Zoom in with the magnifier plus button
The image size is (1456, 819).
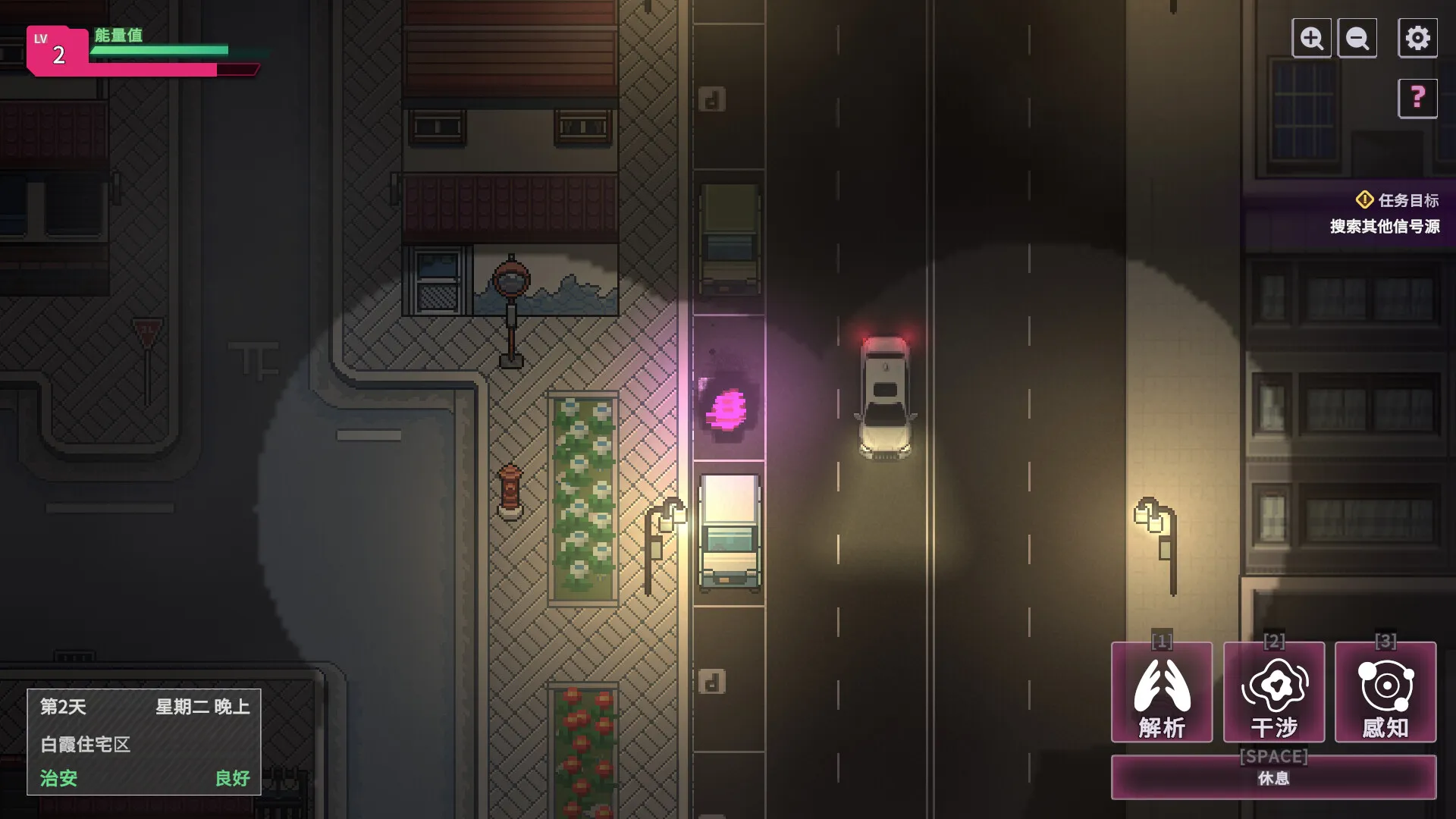(x=1311, y=38)
